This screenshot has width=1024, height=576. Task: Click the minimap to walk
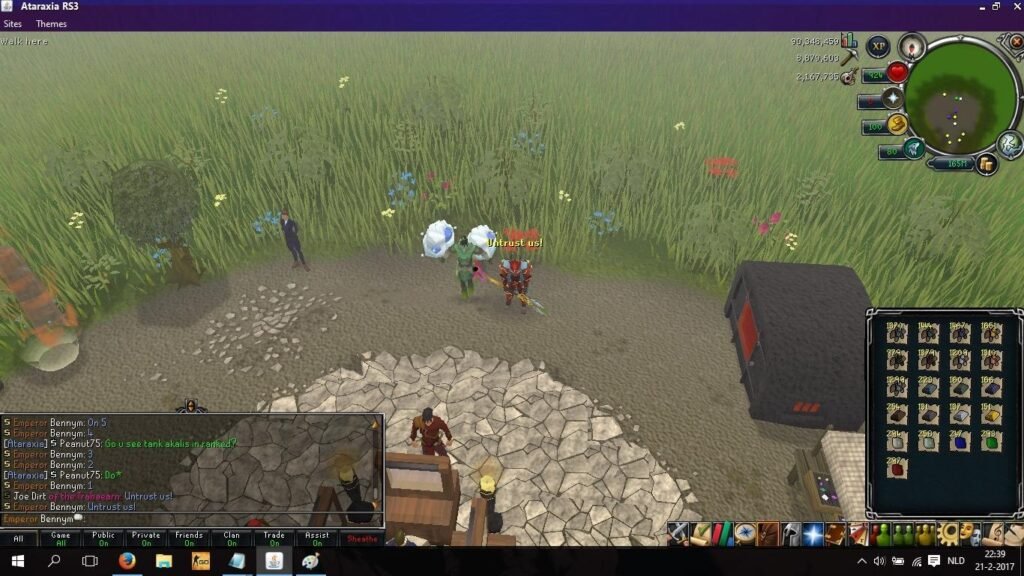click(x=961, y=98)
